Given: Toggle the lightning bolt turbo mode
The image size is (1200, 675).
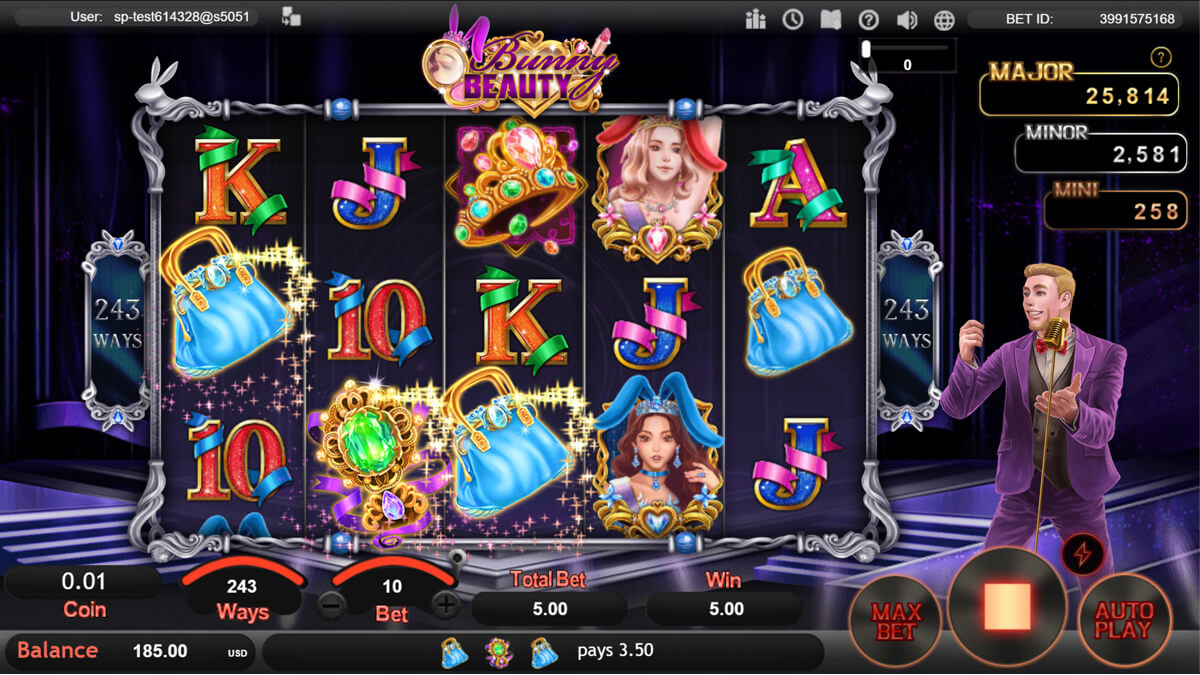Looking at the screenshot, I should tap(1081, 554).
